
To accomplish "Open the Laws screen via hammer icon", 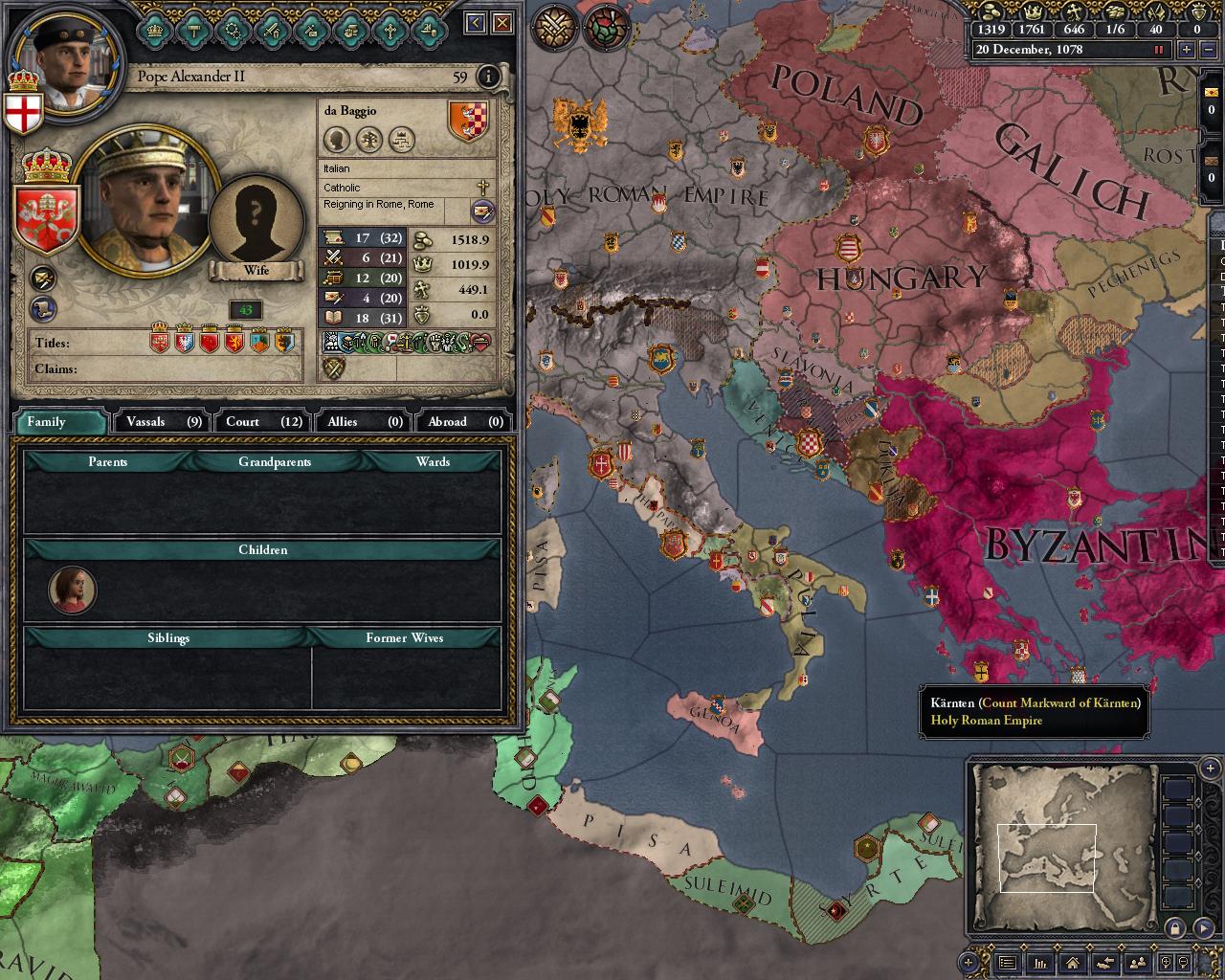I will pyautogui.click(x=193, y=32).
